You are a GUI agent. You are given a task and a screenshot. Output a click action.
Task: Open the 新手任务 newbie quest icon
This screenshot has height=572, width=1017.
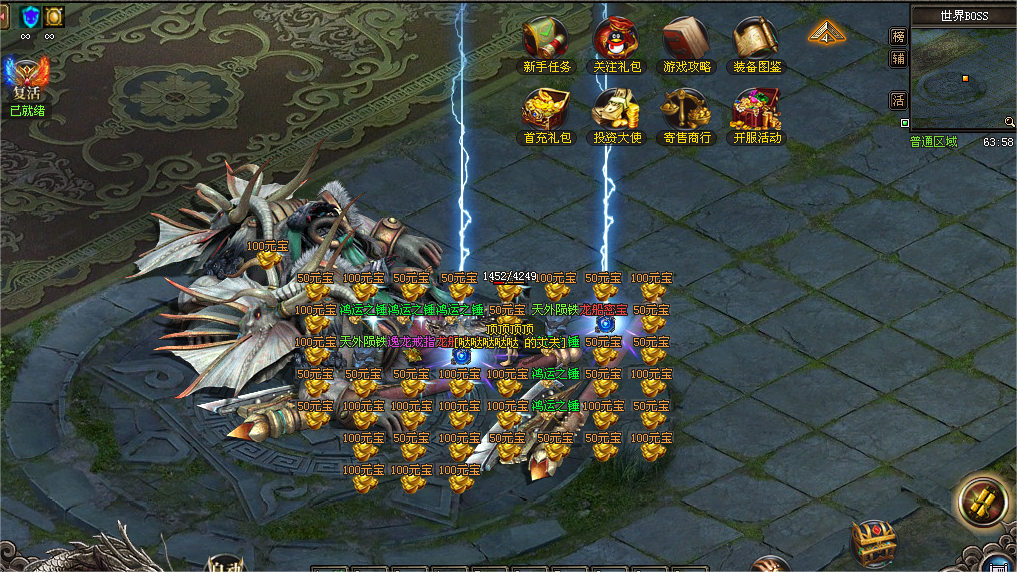547,40
